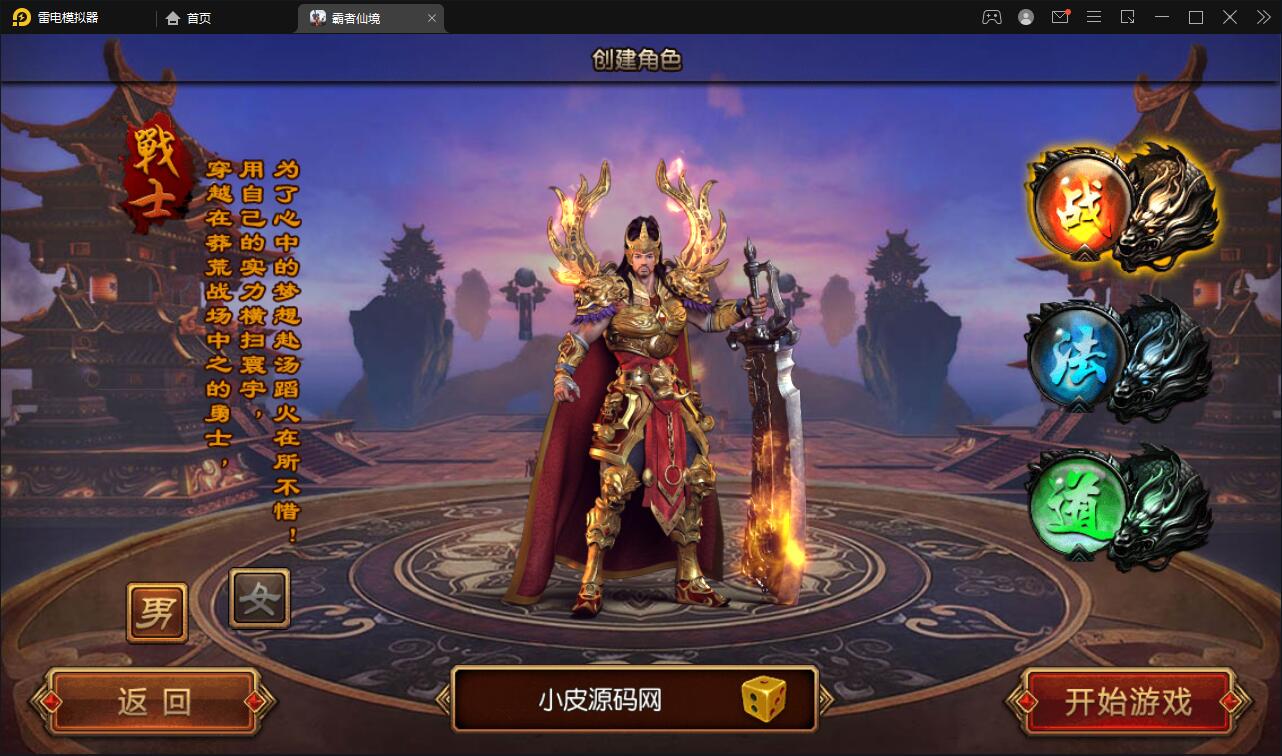Open the user account profile icon
The image size is (1282, 756).
[x=1025, y=17]
